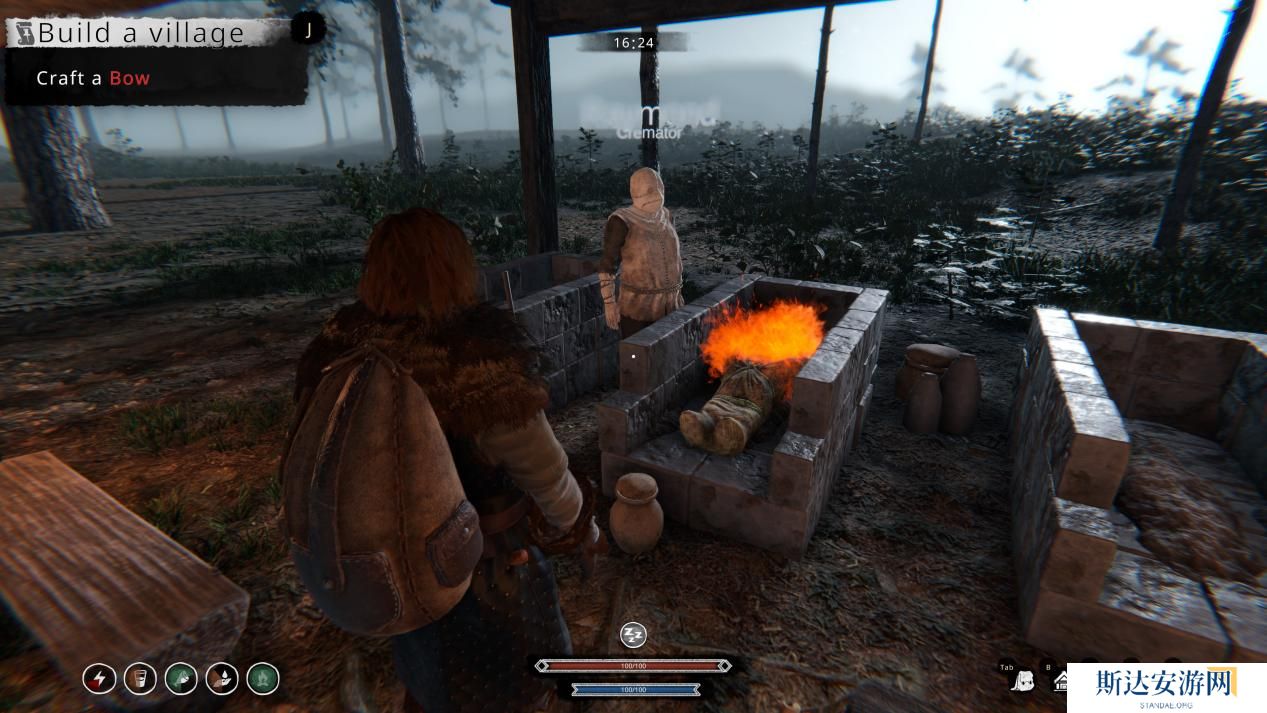The width and height of the screenshot is (1267, 713).
Task: Select the drinking cup thirst icon
Action: 140,679
